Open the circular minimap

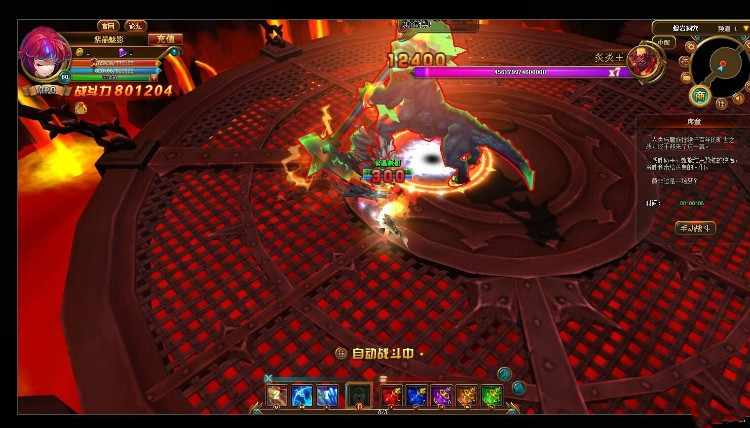(720, 63)
